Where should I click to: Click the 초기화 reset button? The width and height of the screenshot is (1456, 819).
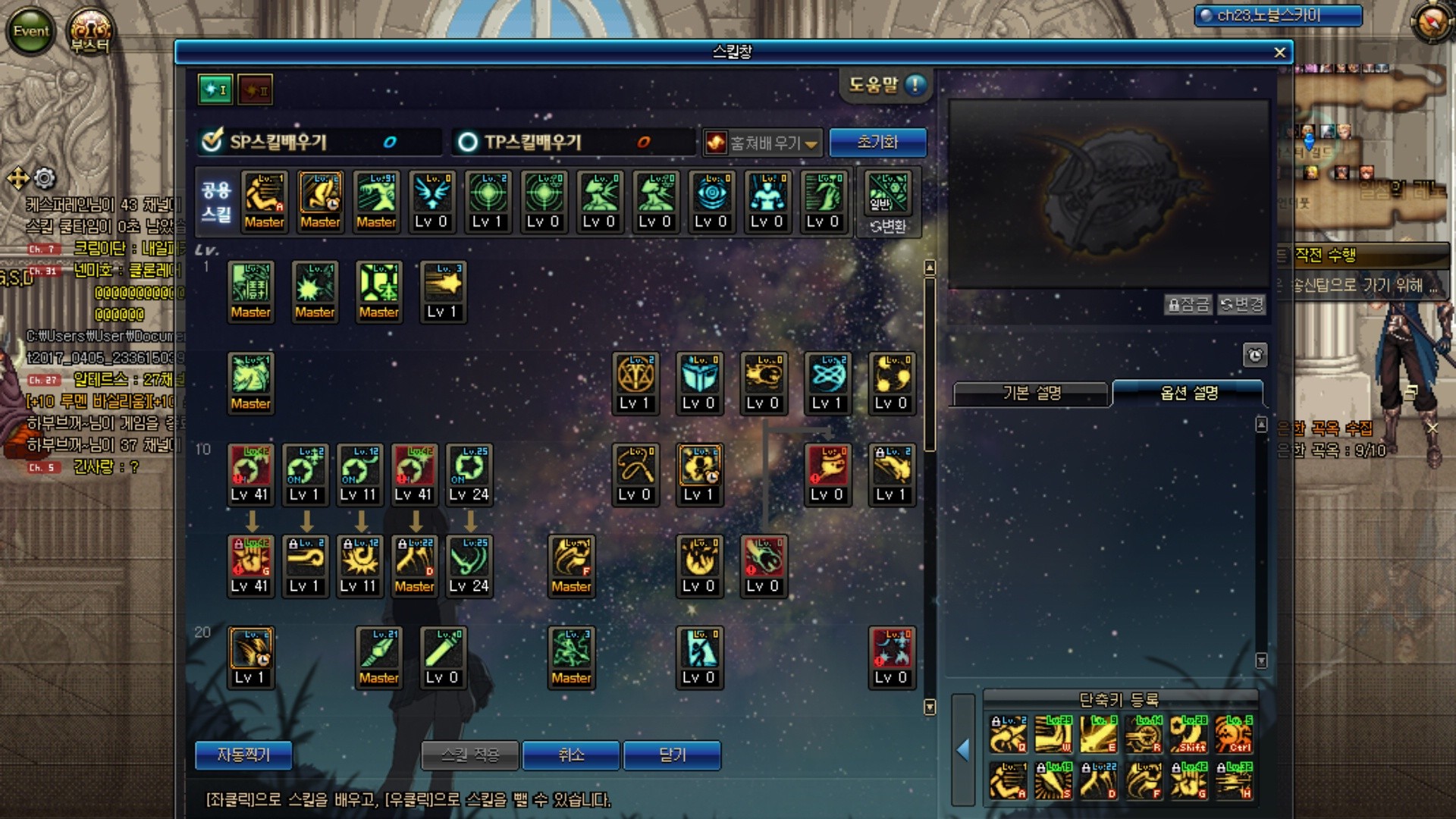tap(877, 142)
